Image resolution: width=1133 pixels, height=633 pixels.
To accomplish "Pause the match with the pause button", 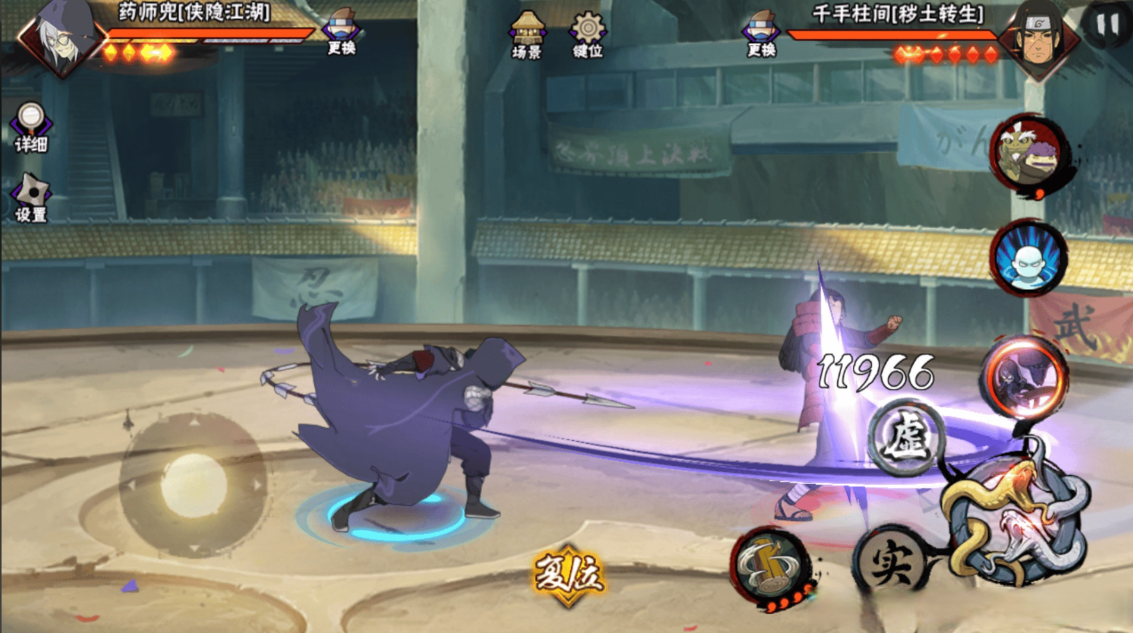I will 1106,24.
